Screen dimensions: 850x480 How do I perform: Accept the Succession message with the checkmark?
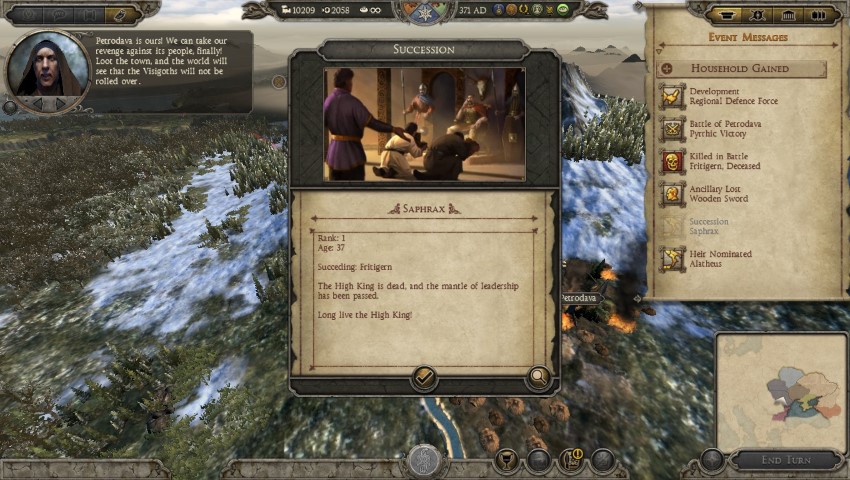(x=424, y=378)
